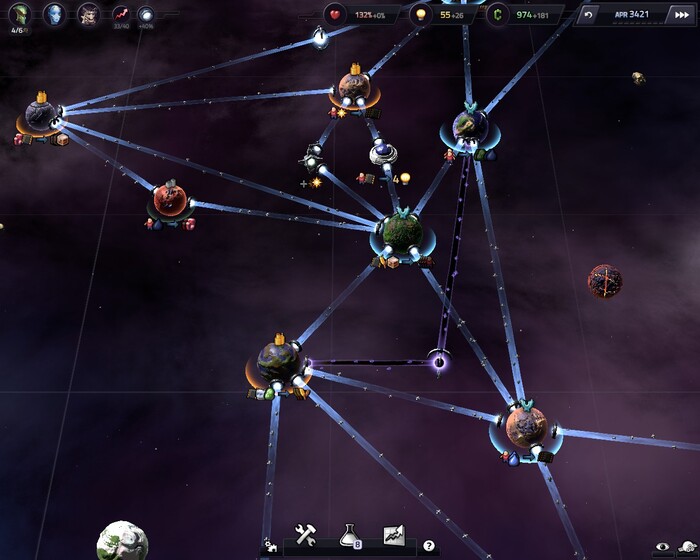This screenshot has width=700, height=560.
Task: Click the undo arrow button
Action: click(588, 15)
